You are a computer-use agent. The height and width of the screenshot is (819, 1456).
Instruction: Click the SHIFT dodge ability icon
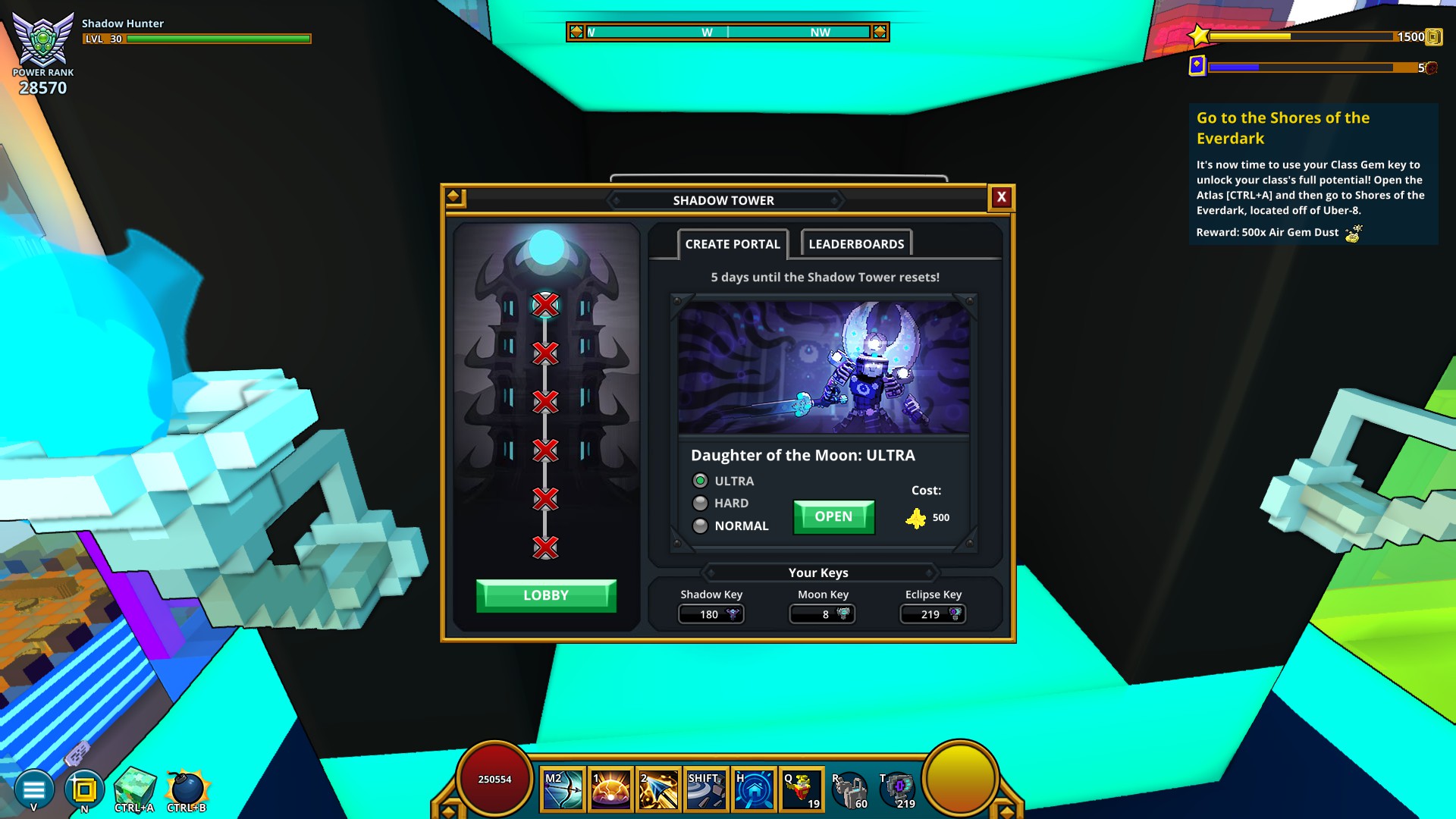click(704, 789)
